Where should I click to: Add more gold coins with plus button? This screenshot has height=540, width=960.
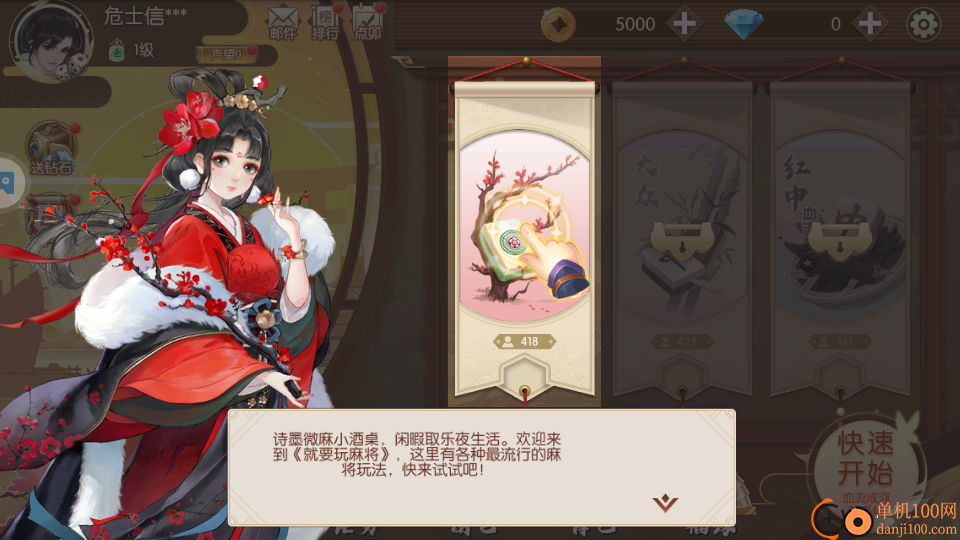click(685, 24)
